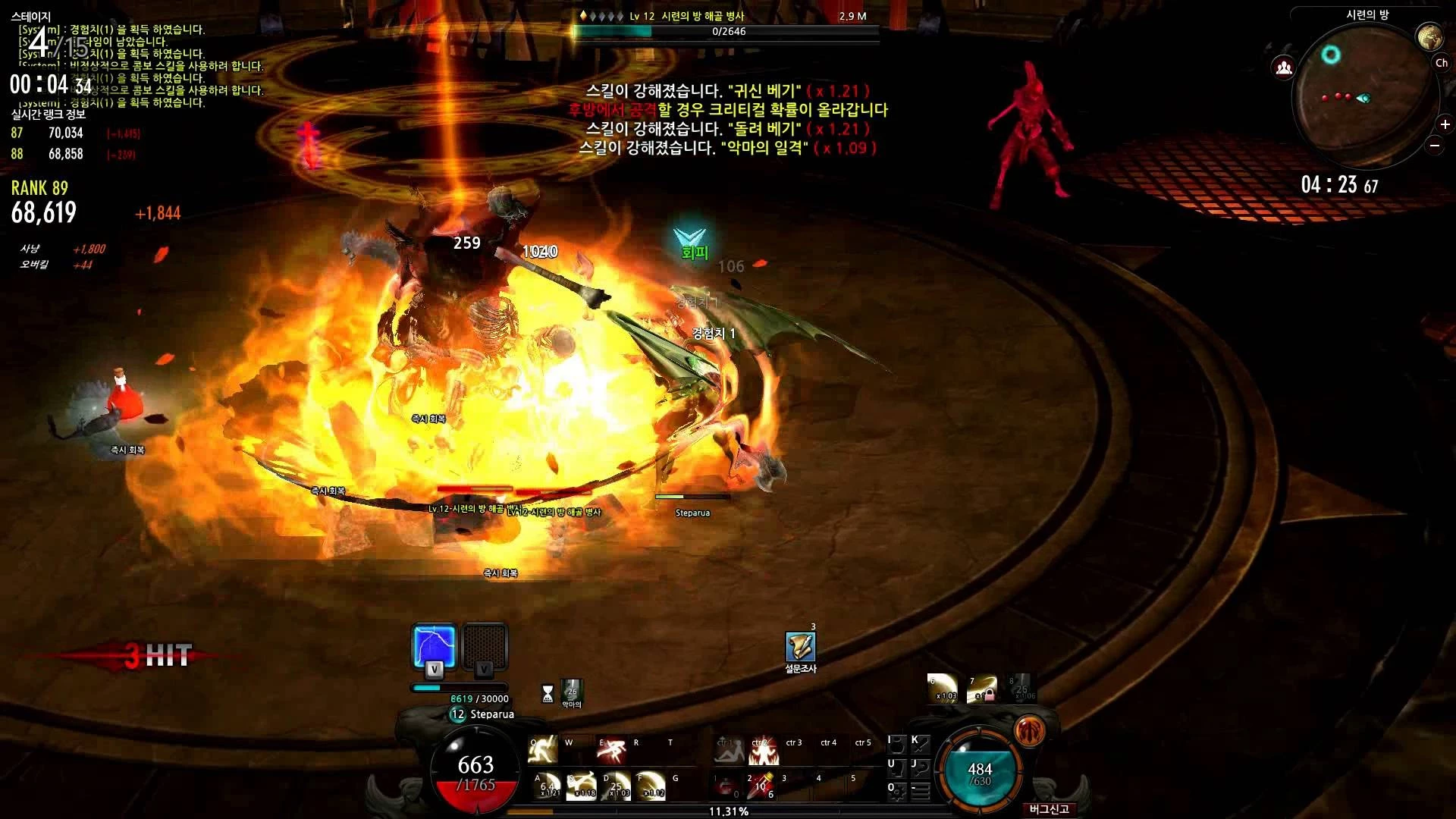Click the 버그신고 bug report button
Image resolution: width=1456 pixels, height=819 pixels.
1050,809
